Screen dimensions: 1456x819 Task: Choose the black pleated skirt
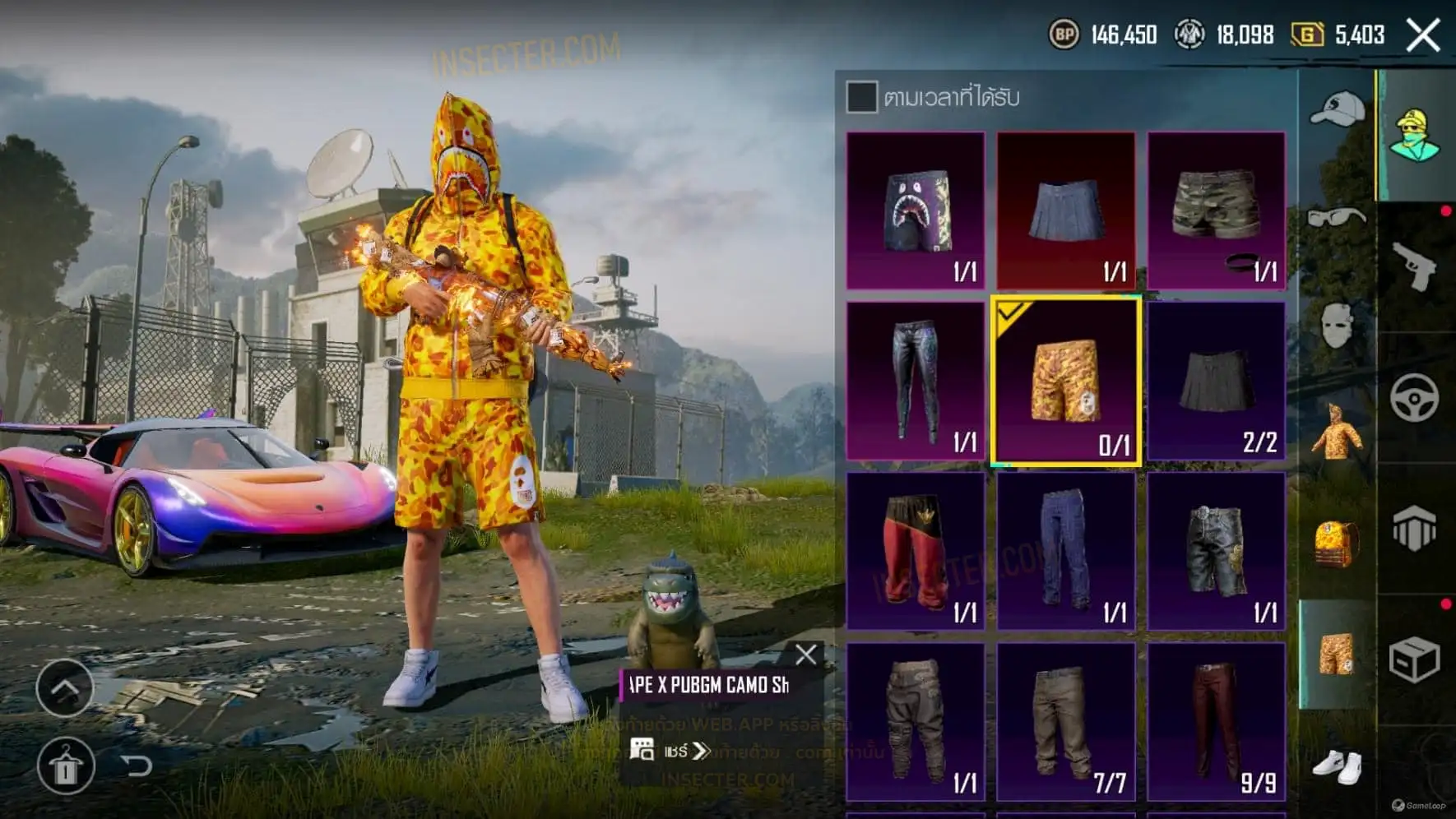click(x=1216, y=381)
